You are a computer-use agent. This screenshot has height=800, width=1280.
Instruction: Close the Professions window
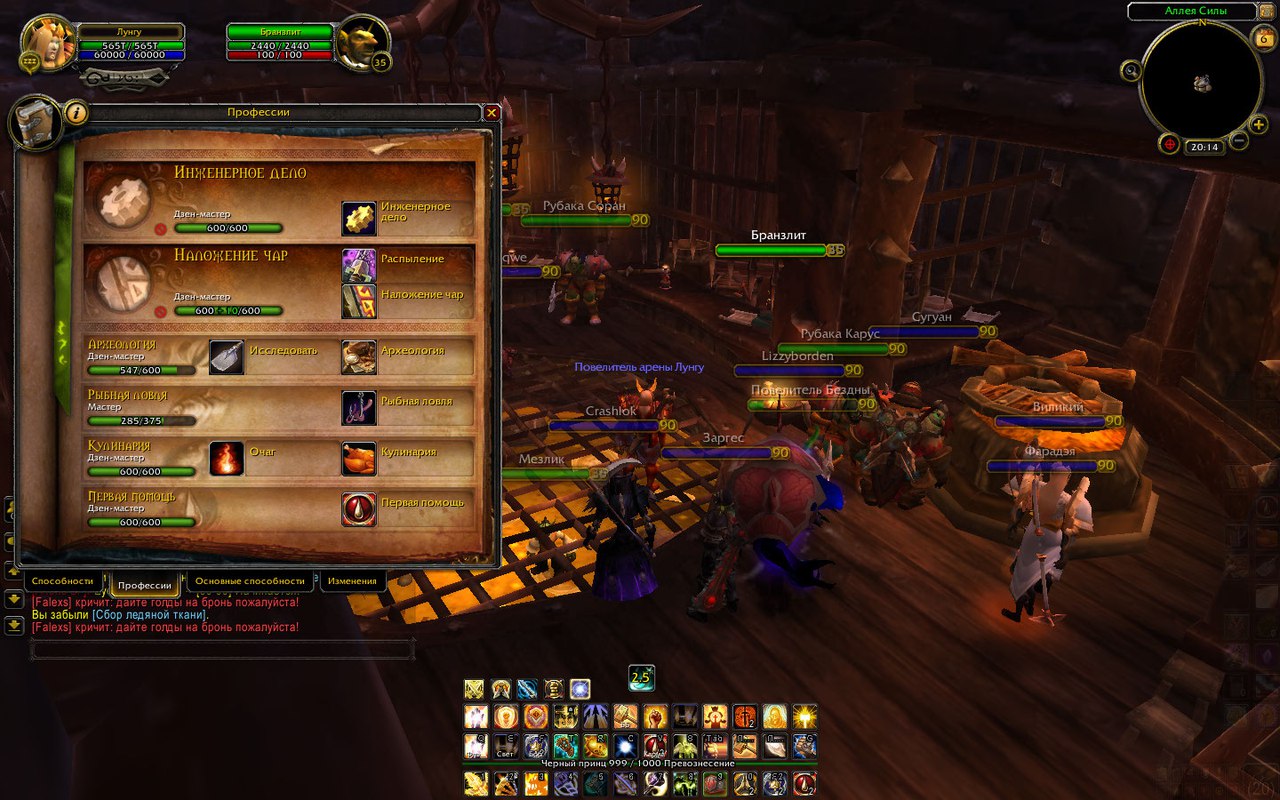tap(491, 113)
